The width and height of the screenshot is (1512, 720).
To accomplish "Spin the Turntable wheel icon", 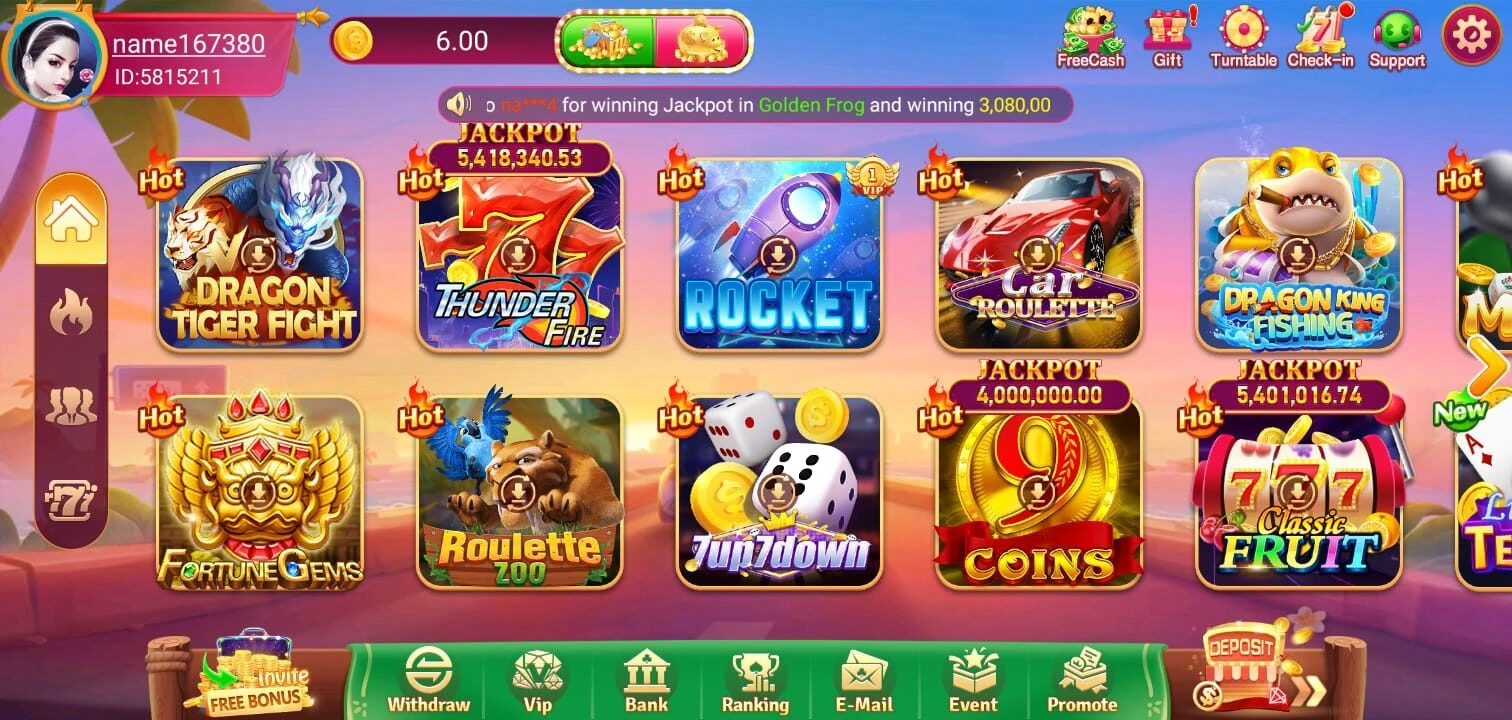I will [1243, 38].
